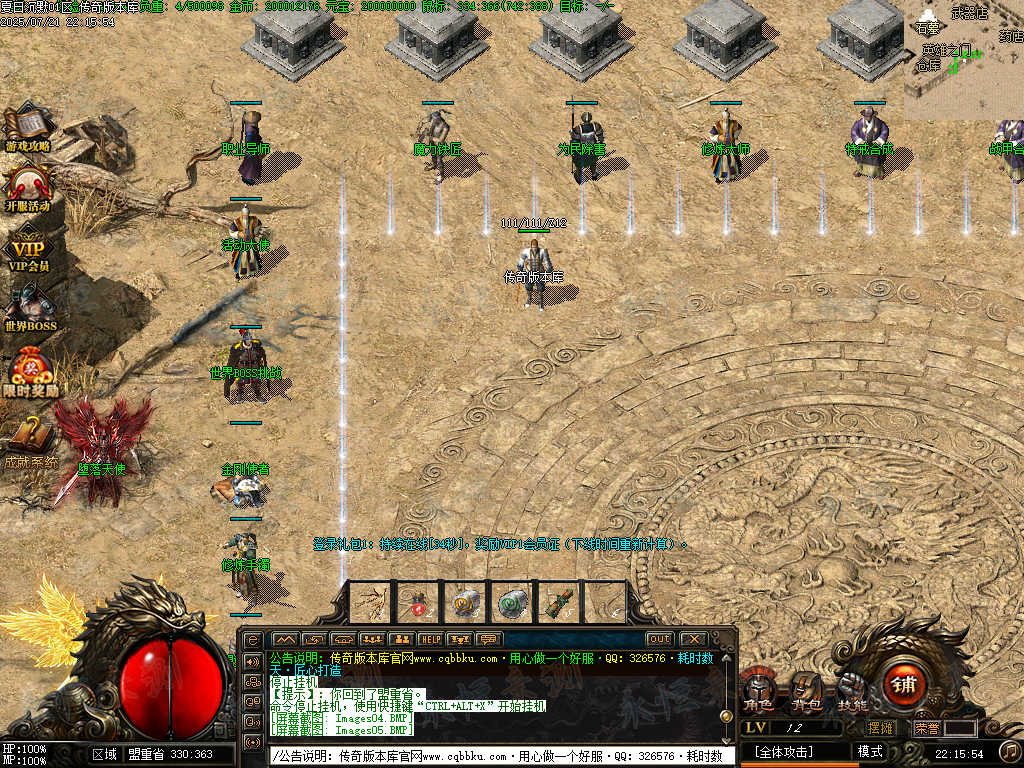The image size is (1024, 768).
Task: Open the 背包 backpack inventory
Action: [x=806, y=690]
